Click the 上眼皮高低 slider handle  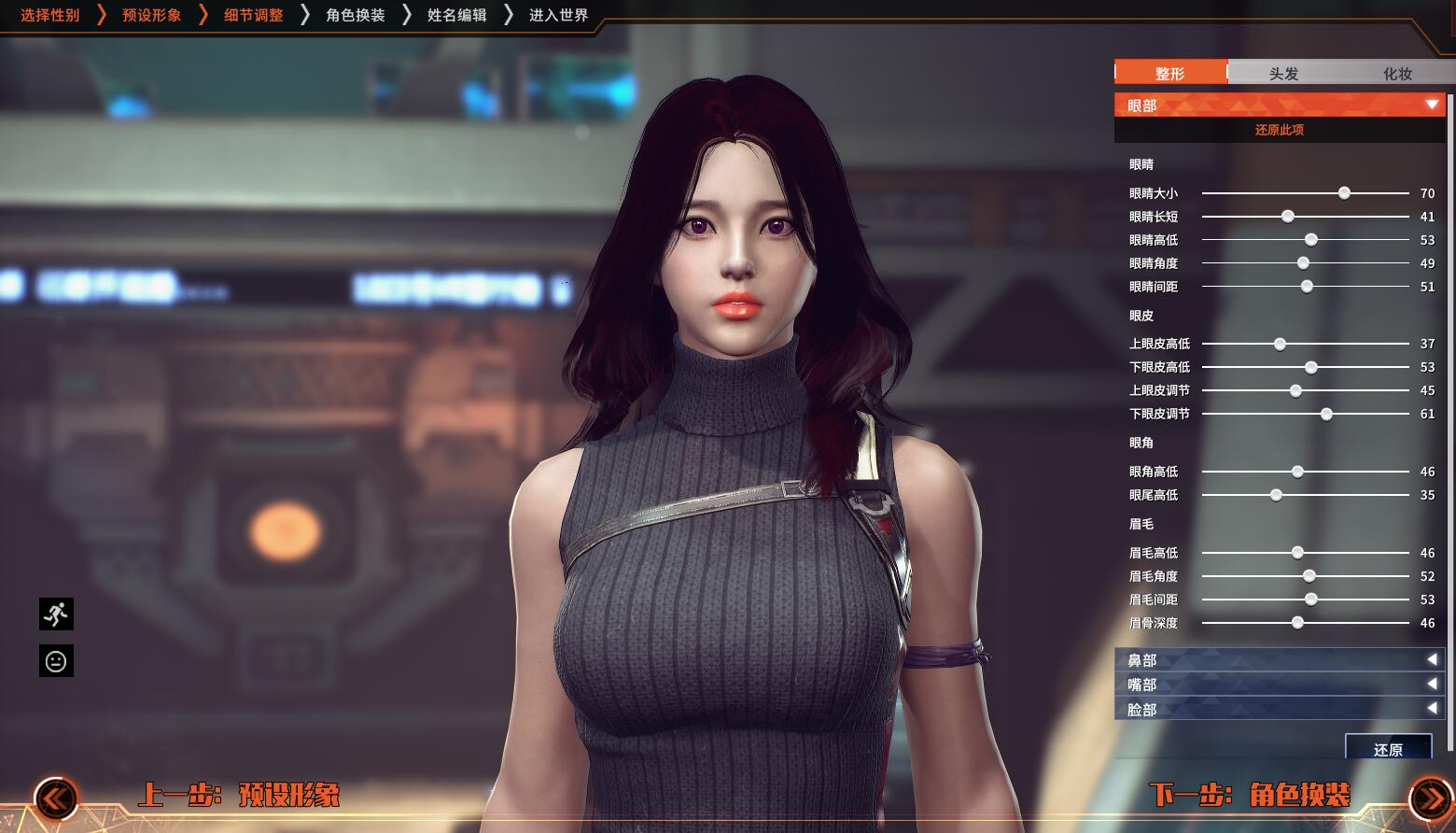[x=1281, y=344]
